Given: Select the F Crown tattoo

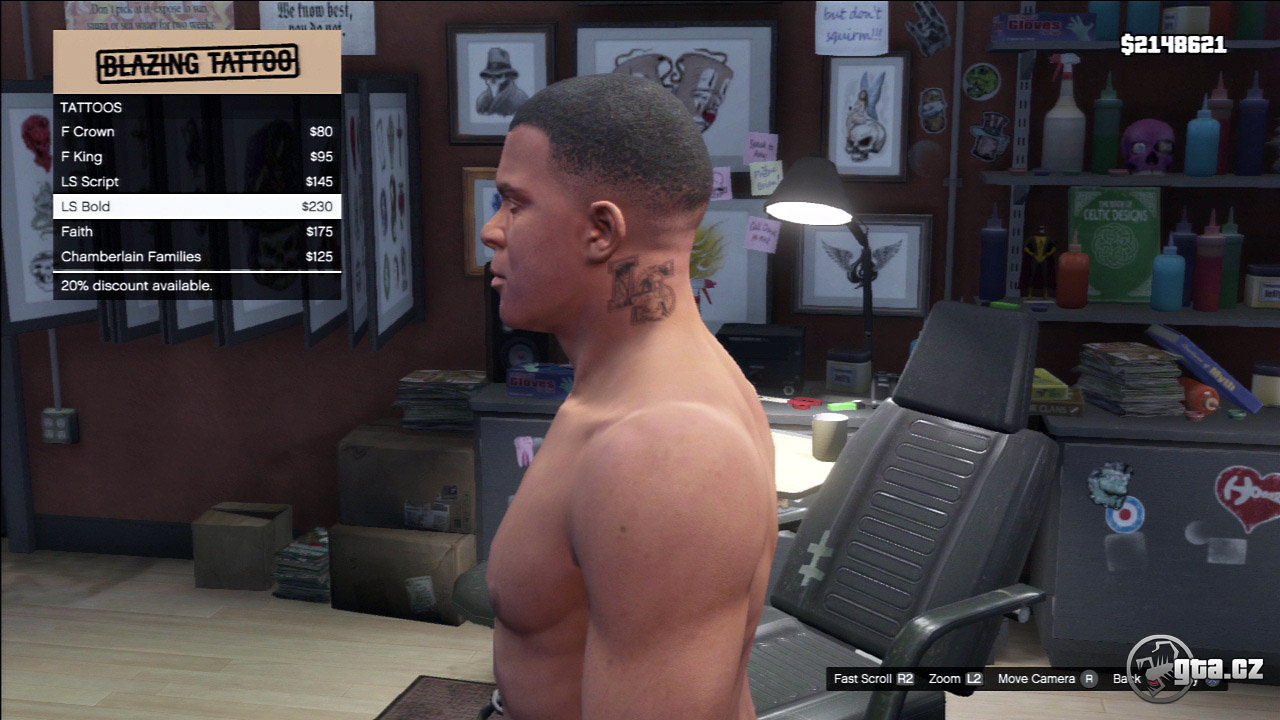Looking at the screenshot, I should point(196,132).
